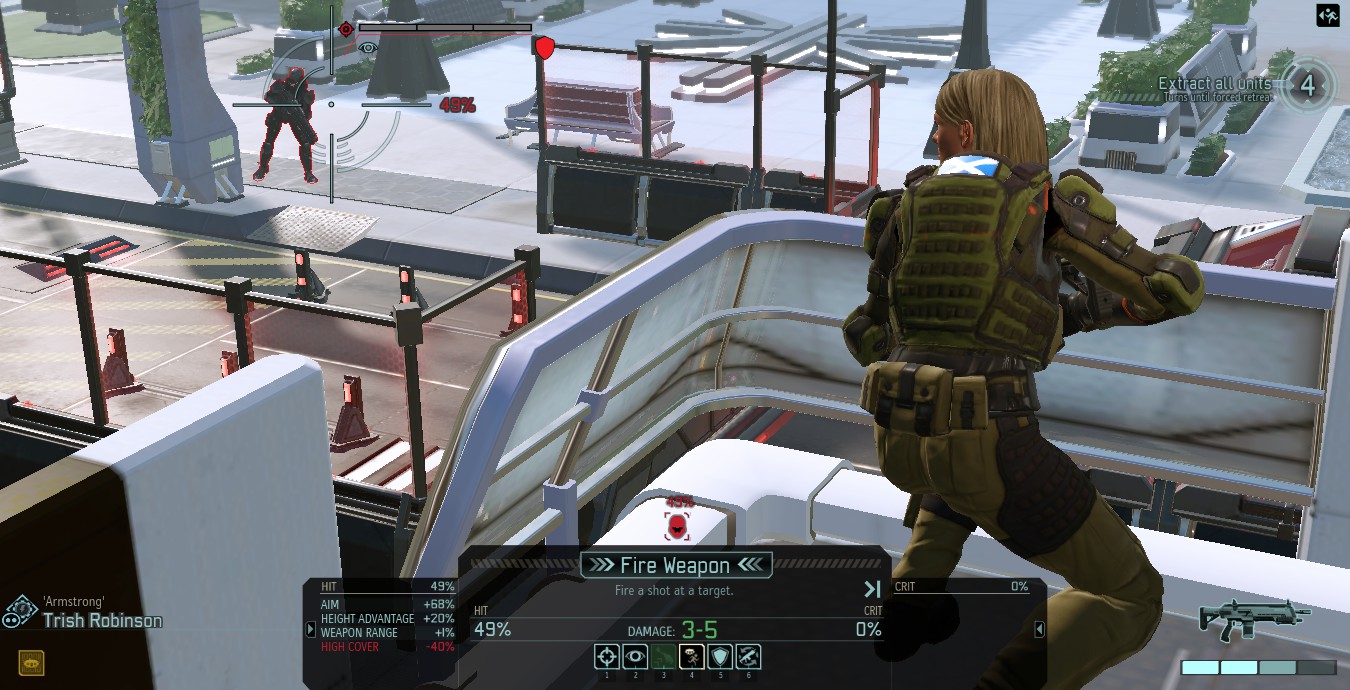The height and width of the screenshot is (690, 1350).
Task: Activate the Reload weapon ability
Action: pyautogui.click(x=748, y=657)
